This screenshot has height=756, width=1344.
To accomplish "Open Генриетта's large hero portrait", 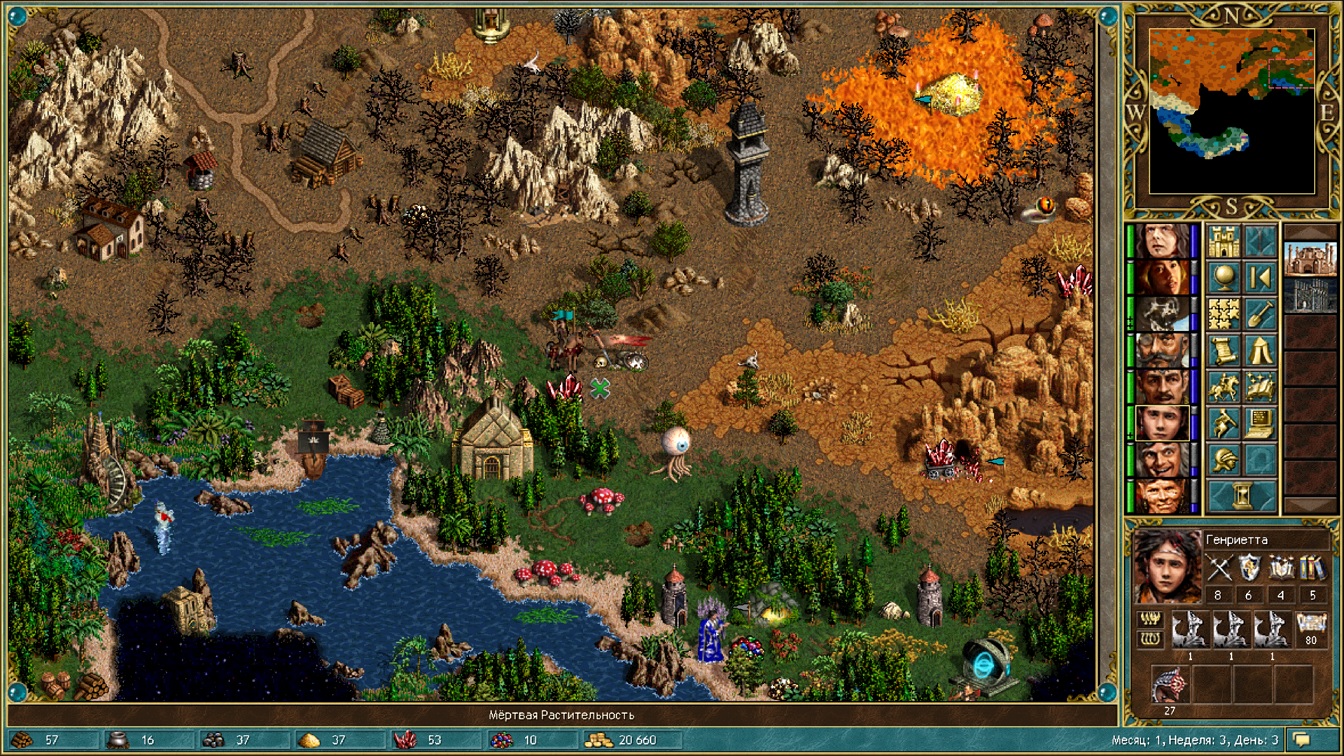I will point(1167,567).
